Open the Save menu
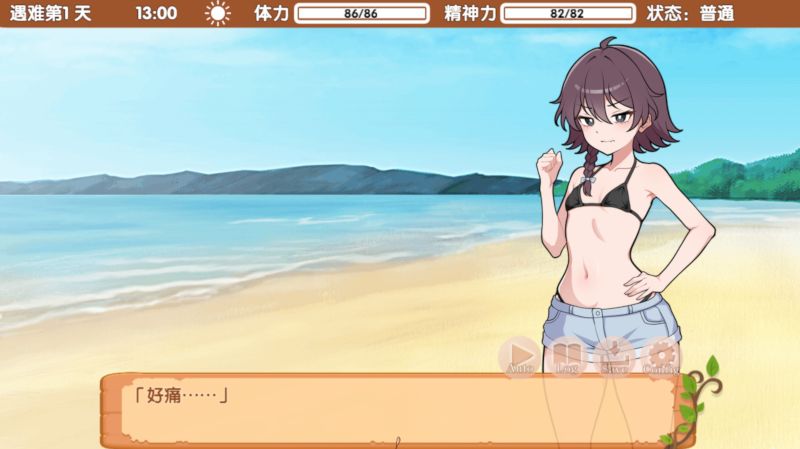 614,355
